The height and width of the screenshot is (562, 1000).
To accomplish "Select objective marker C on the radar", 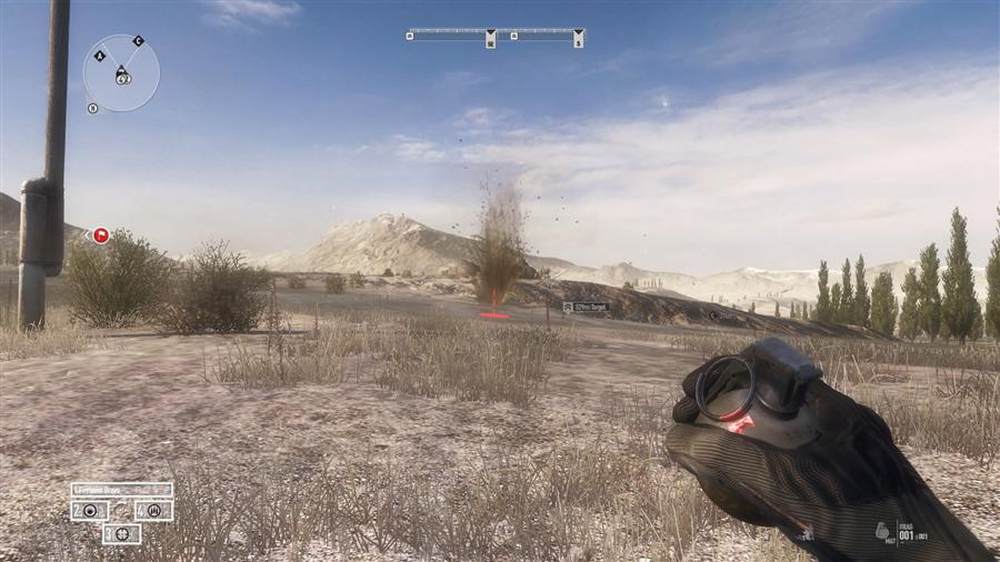I will (x=138, y=41).
